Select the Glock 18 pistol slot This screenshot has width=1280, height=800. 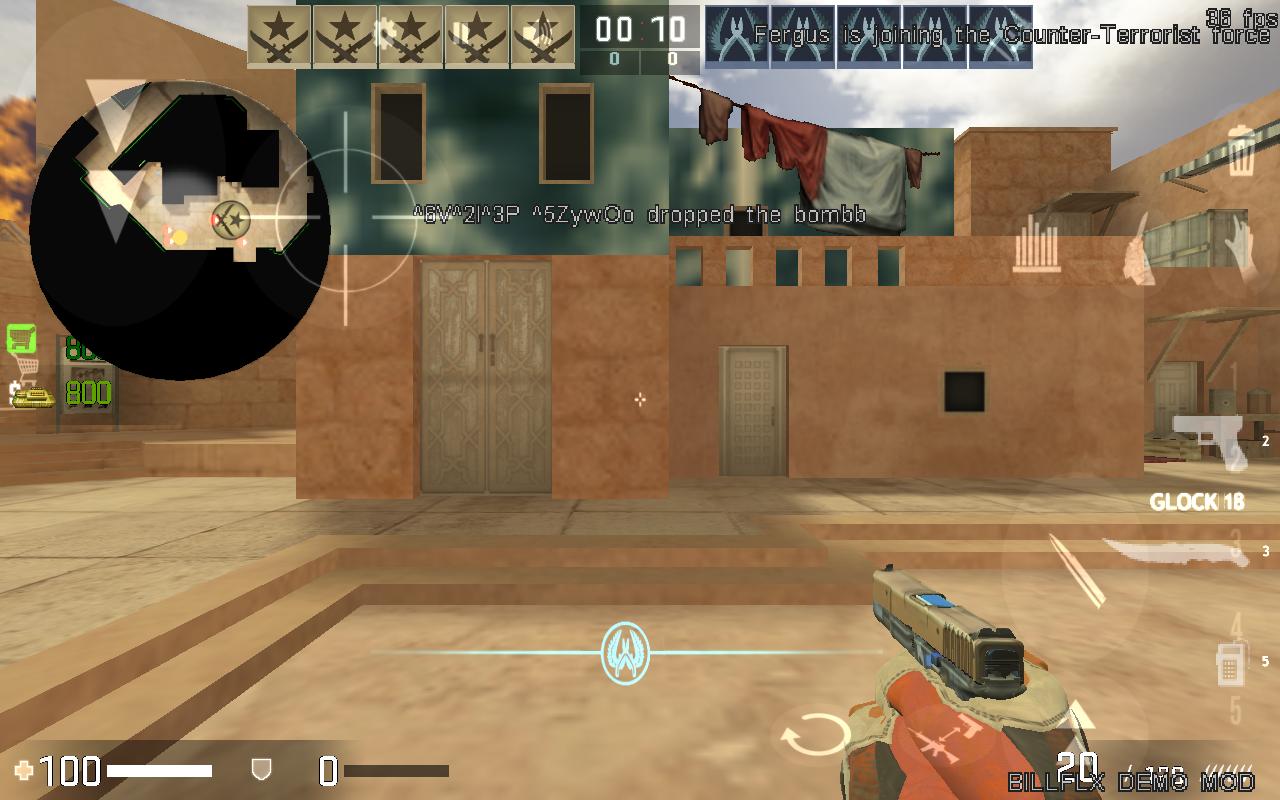1211,441
